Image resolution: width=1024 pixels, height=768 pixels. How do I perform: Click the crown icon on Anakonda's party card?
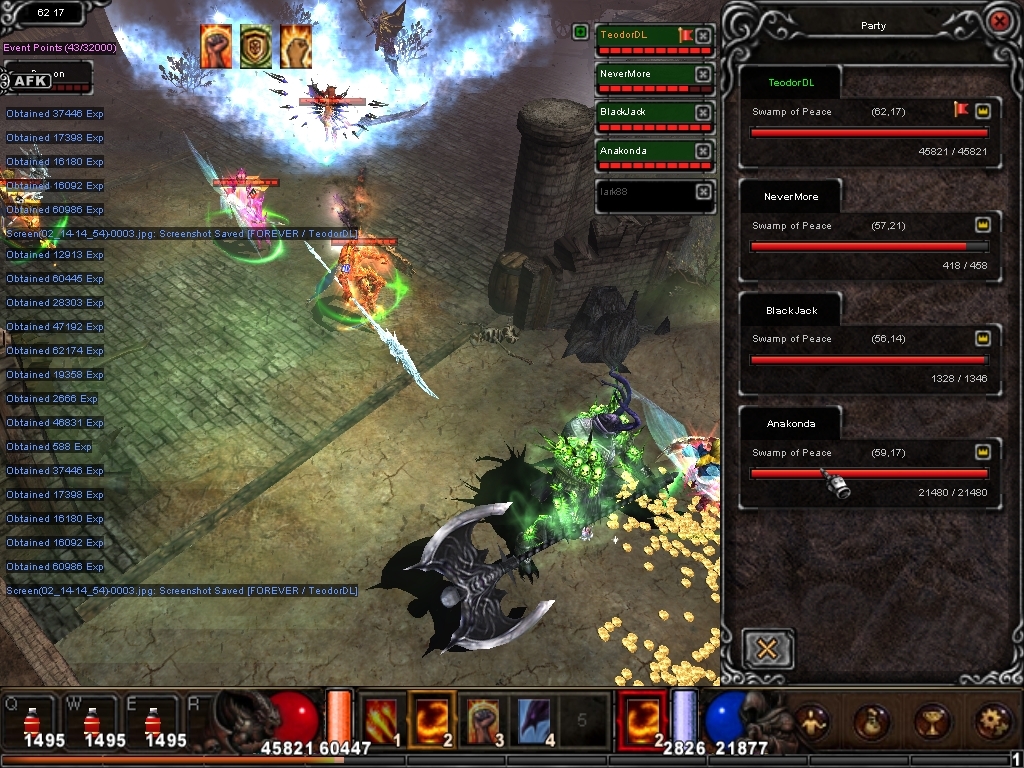[982, 452]
